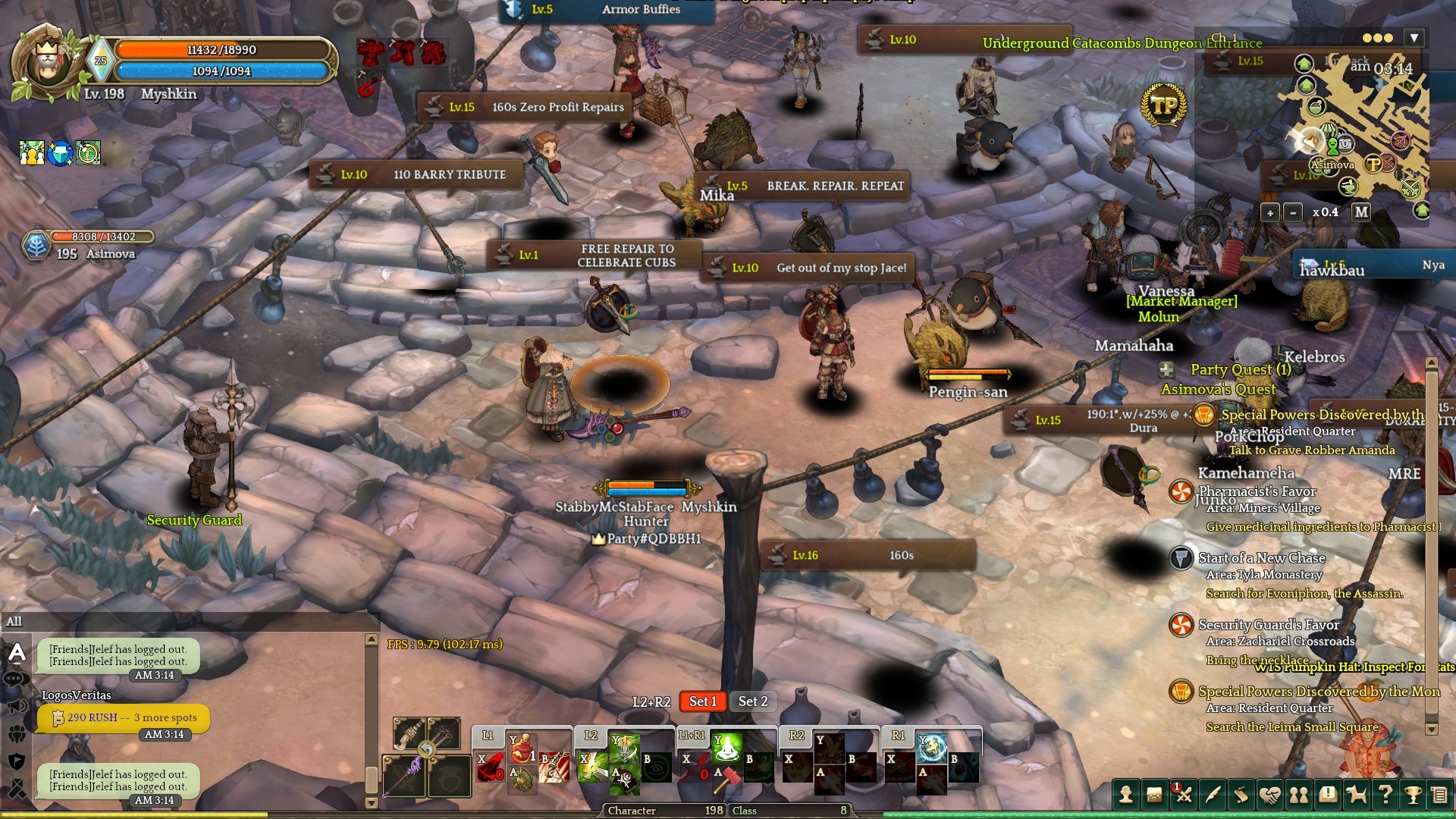Collapse the minimap with the arrow dropdown

coord(1414,38)
